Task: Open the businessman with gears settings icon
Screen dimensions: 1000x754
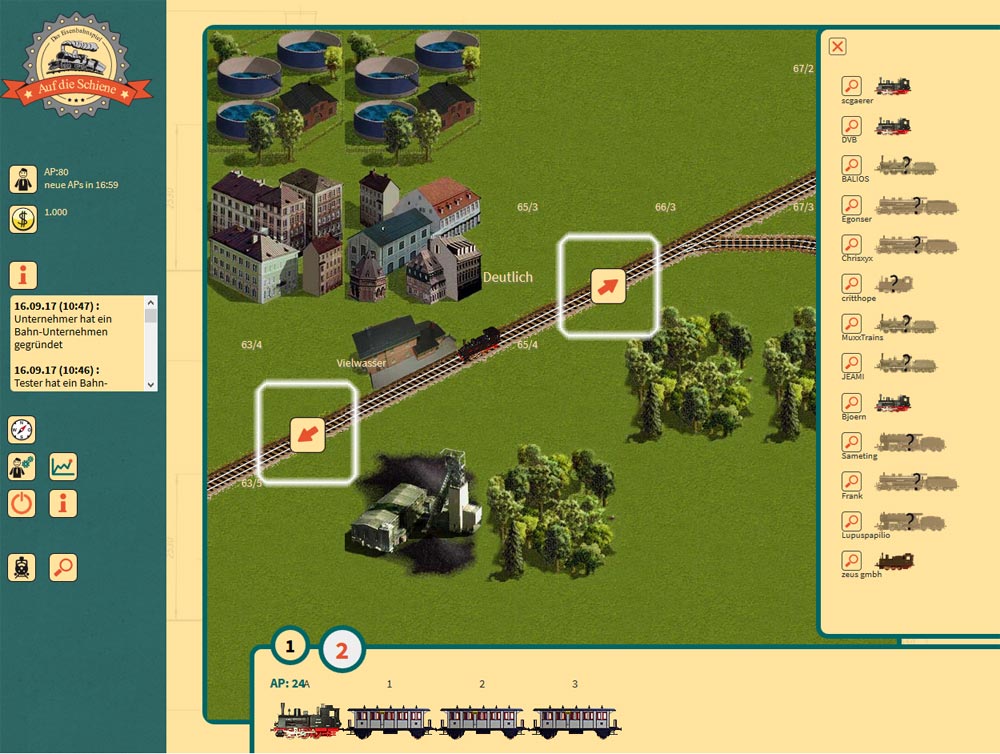Action: click(22, 466)
